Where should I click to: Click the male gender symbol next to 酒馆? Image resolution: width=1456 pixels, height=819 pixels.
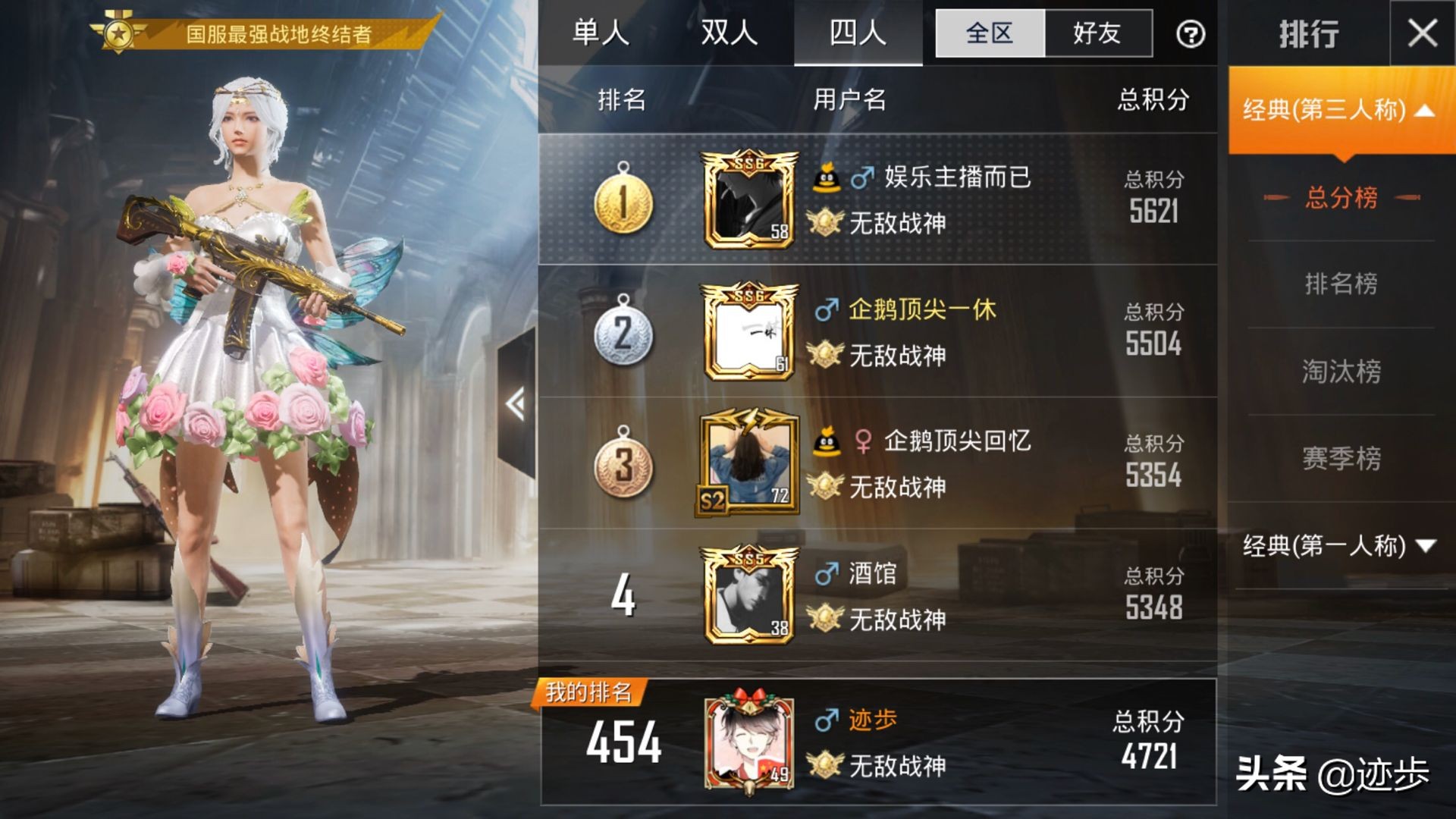coord(828,574)
